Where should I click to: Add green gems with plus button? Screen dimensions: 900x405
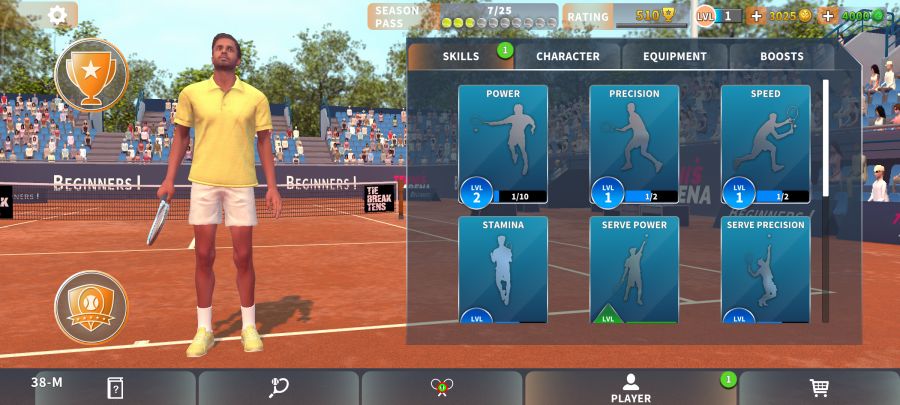[x=827, y=16]
